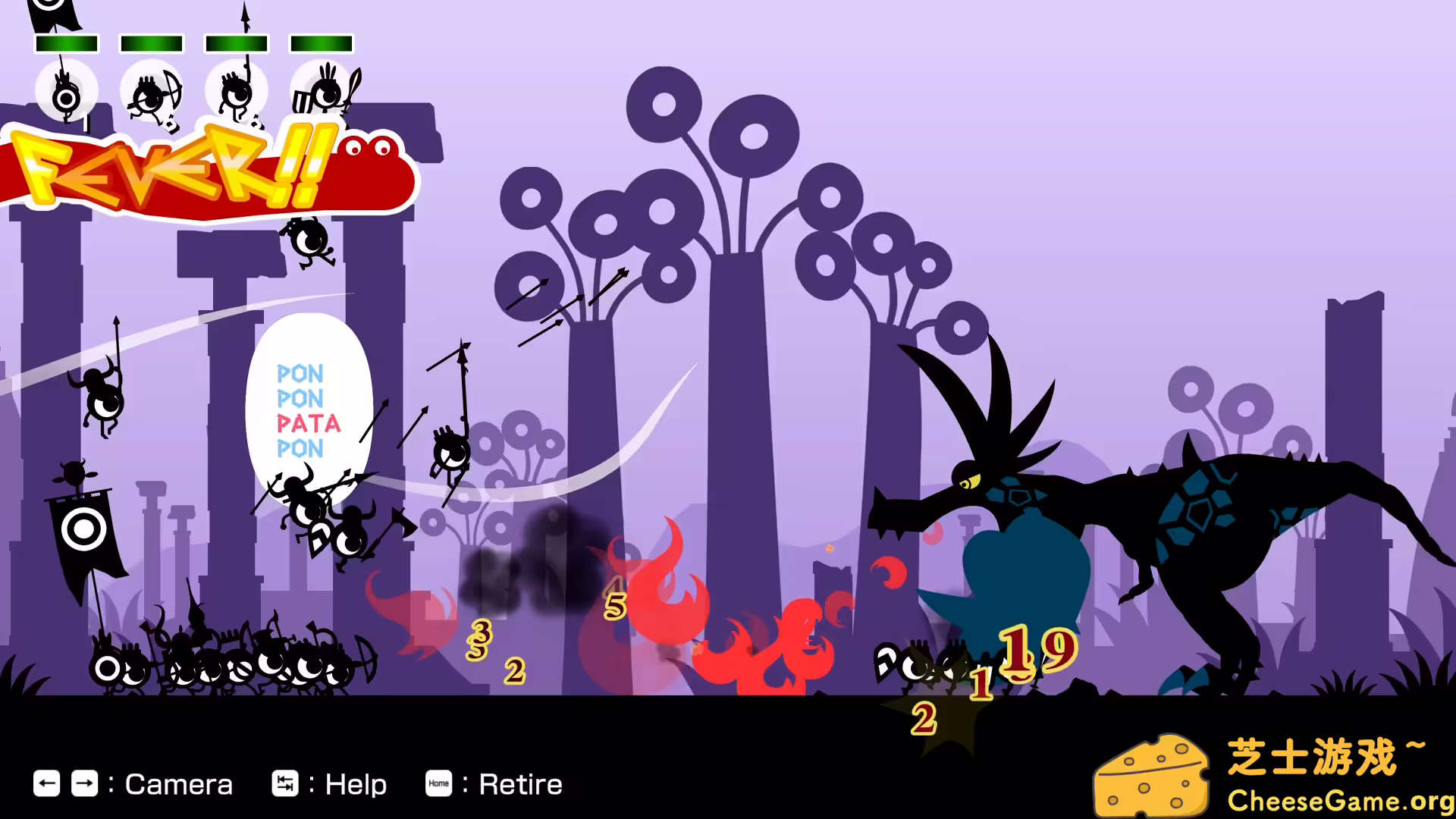Click the right arrow camera icon

85,784
